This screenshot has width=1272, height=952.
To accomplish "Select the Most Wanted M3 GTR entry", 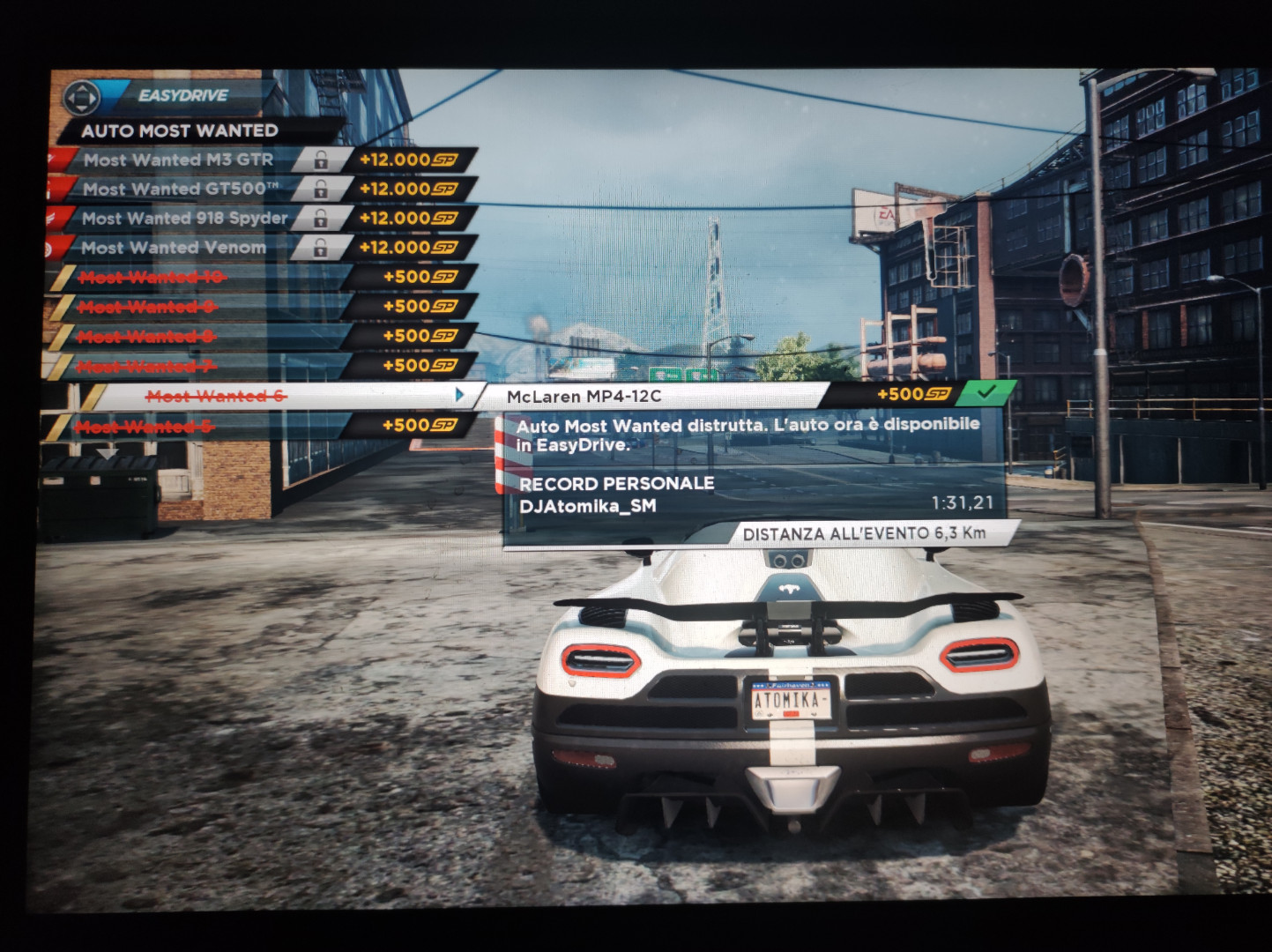I will (x=178, y=160).
